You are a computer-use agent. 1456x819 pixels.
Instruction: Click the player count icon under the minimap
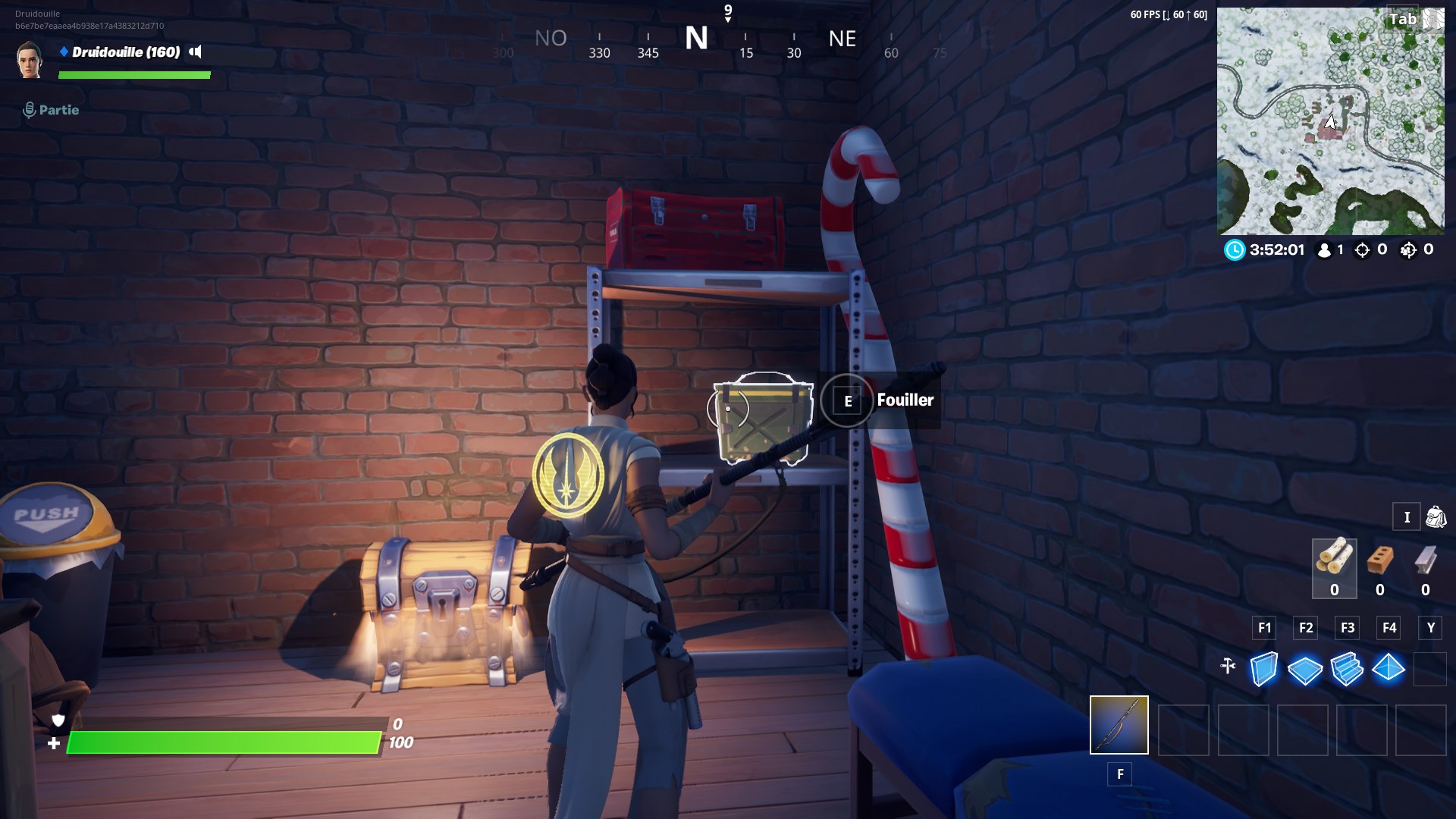1323,249
